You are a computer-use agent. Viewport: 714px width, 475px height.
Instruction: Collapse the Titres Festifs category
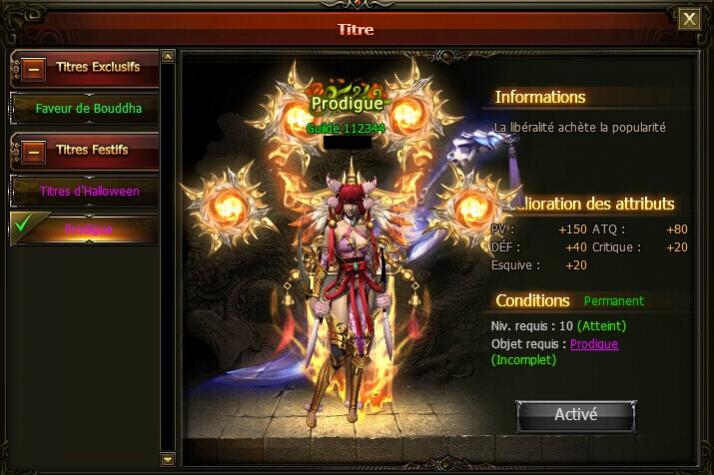[34, 151]
